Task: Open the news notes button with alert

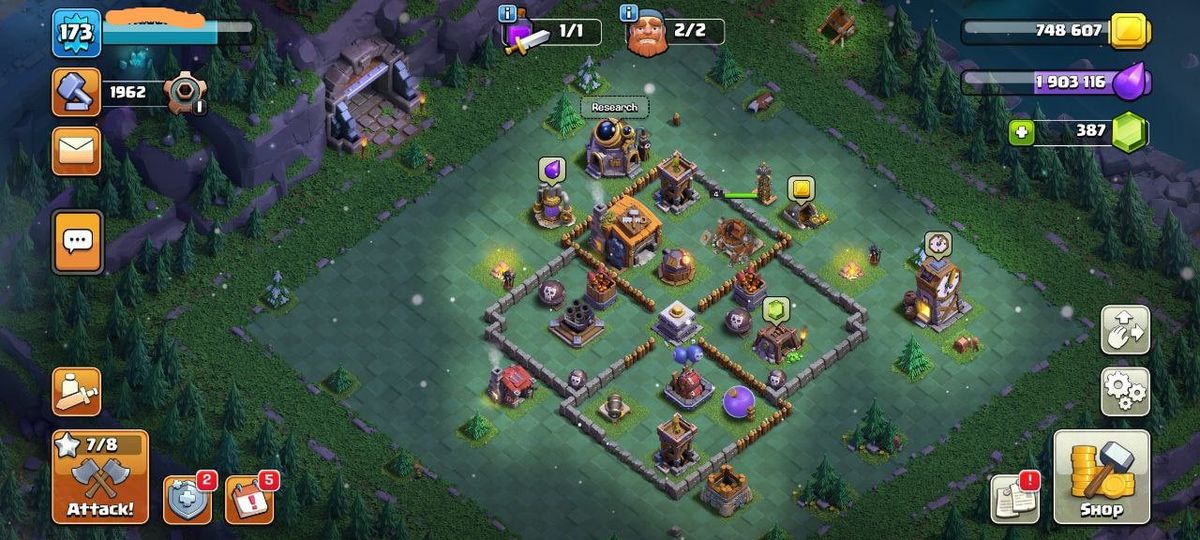Action: coord(1014,498)
